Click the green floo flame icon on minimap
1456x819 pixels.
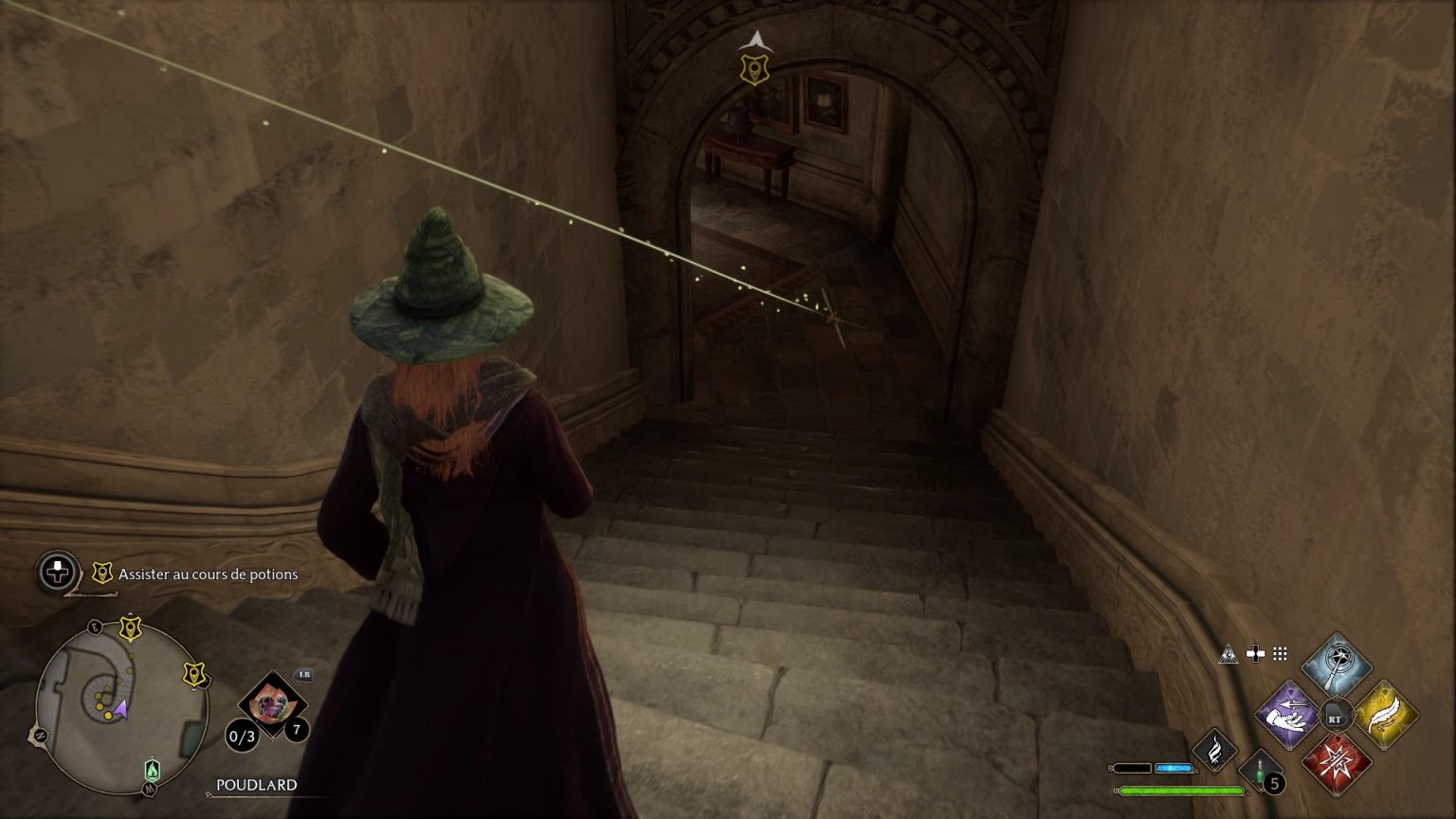point(153,770)
